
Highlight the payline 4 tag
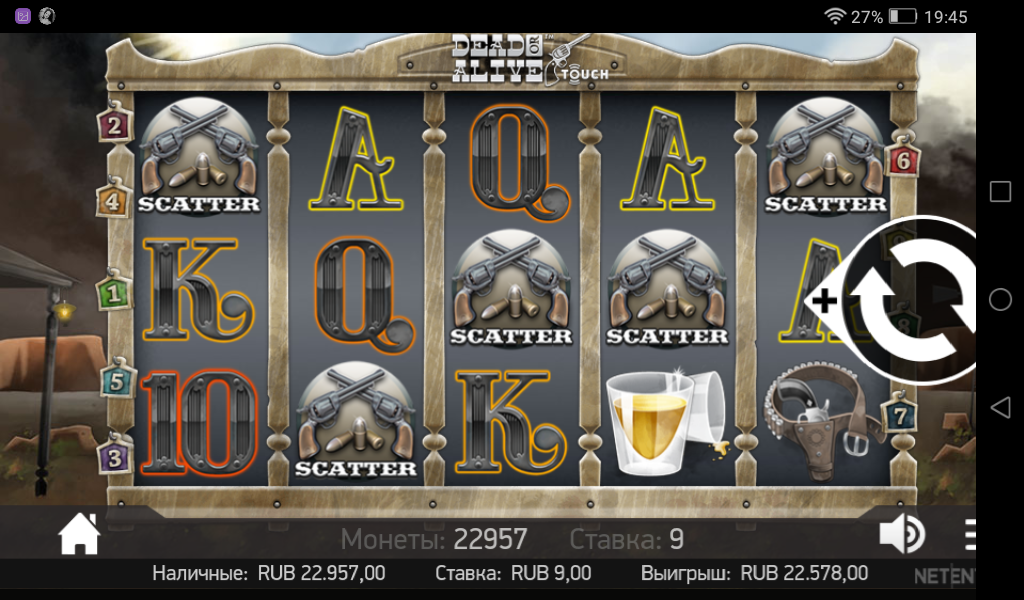click(114, 200)
